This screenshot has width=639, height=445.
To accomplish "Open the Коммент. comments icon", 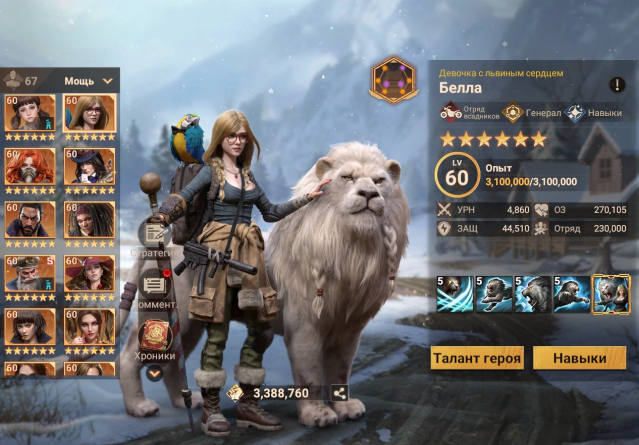I will click(154, 289).
